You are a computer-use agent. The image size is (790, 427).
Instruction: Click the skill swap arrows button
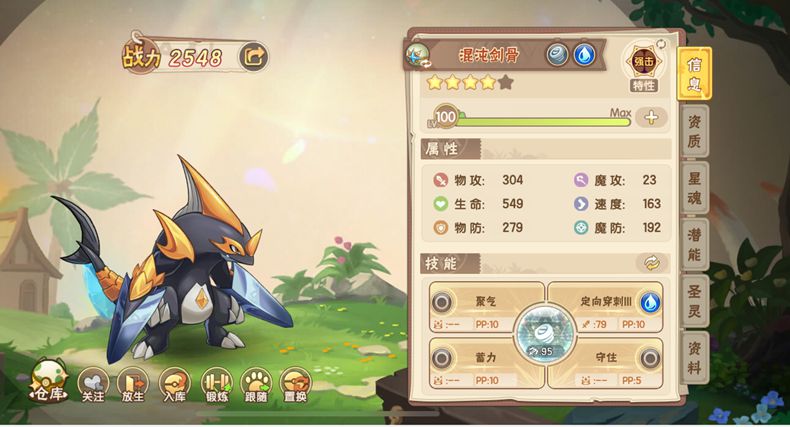pyautogui.click(x=650, y=263)
